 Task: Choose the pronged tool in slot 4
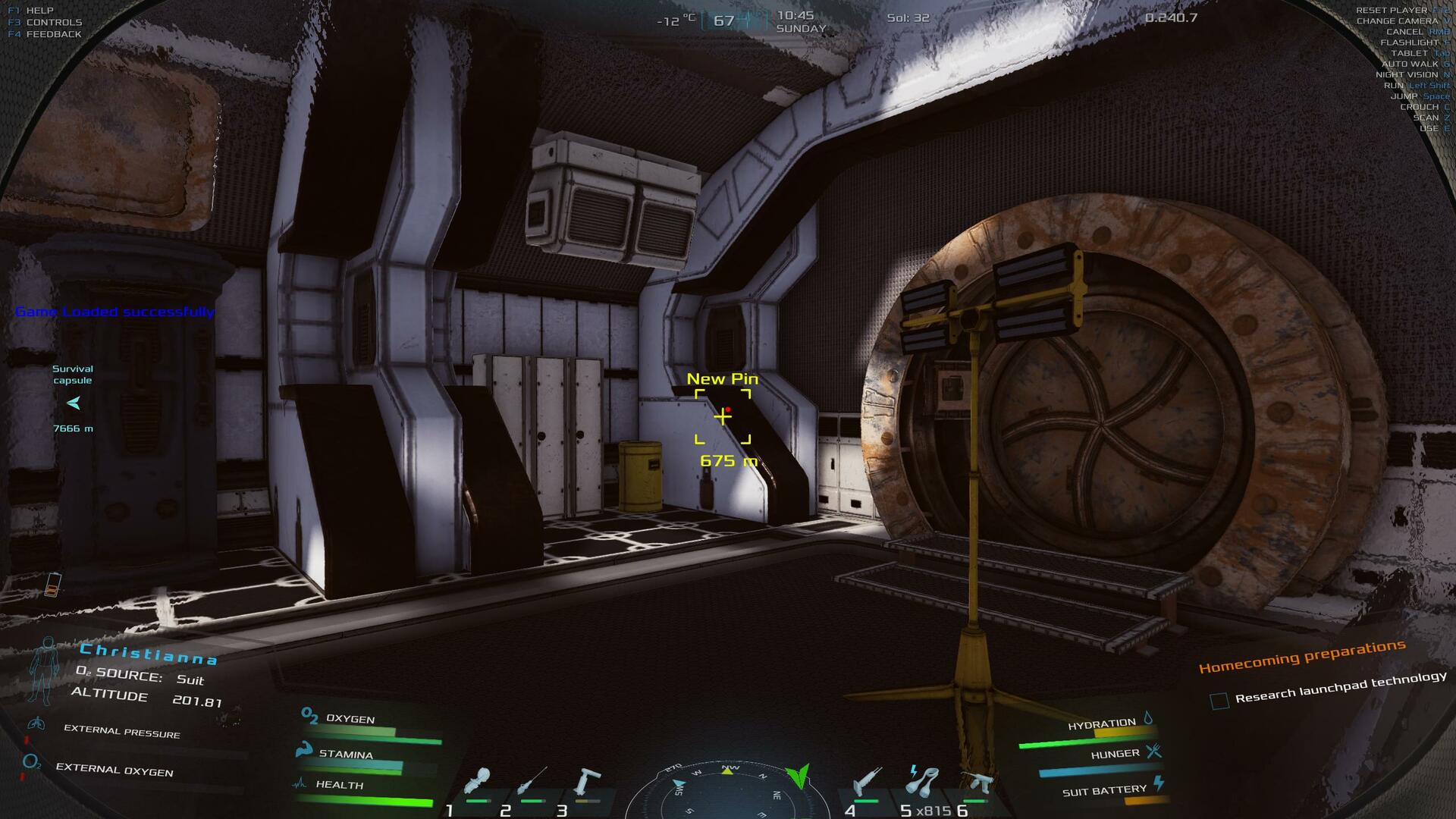tap(866, 782)
